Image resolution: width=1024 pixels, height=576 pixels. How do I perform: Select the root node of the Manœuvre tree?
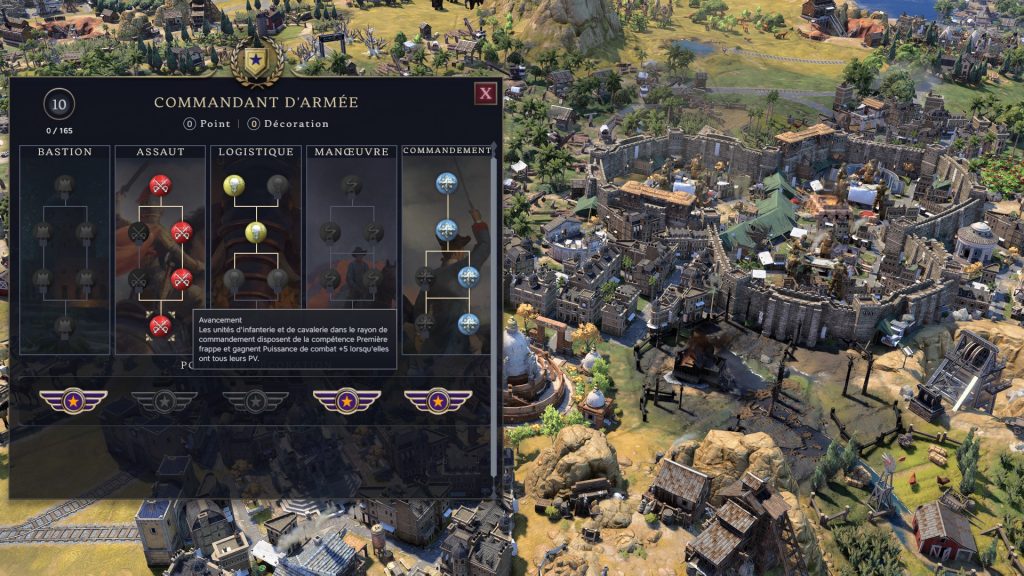coord(351,185)
